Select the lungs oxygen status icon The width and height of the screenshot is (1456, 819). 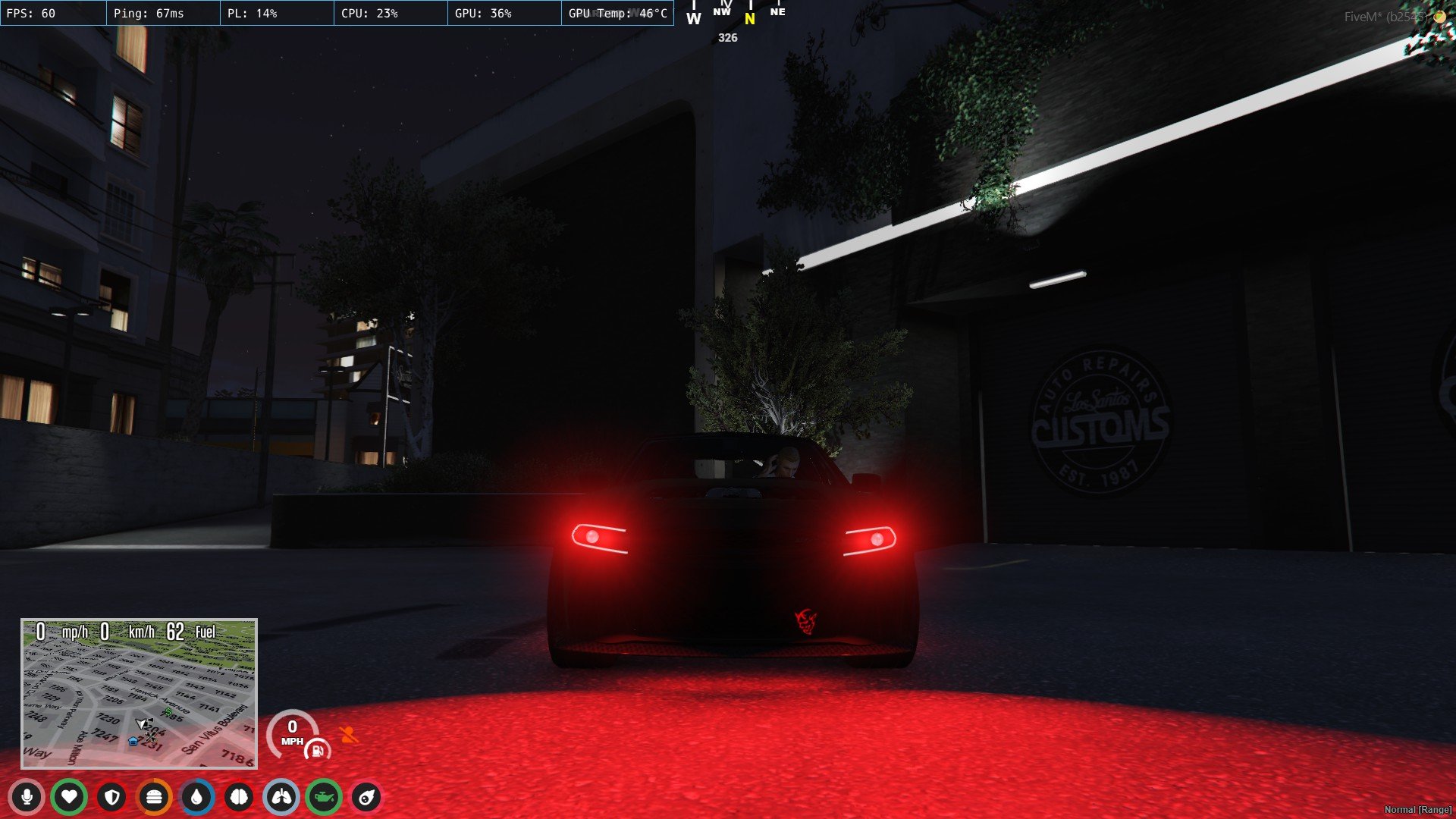pos(282,797)
